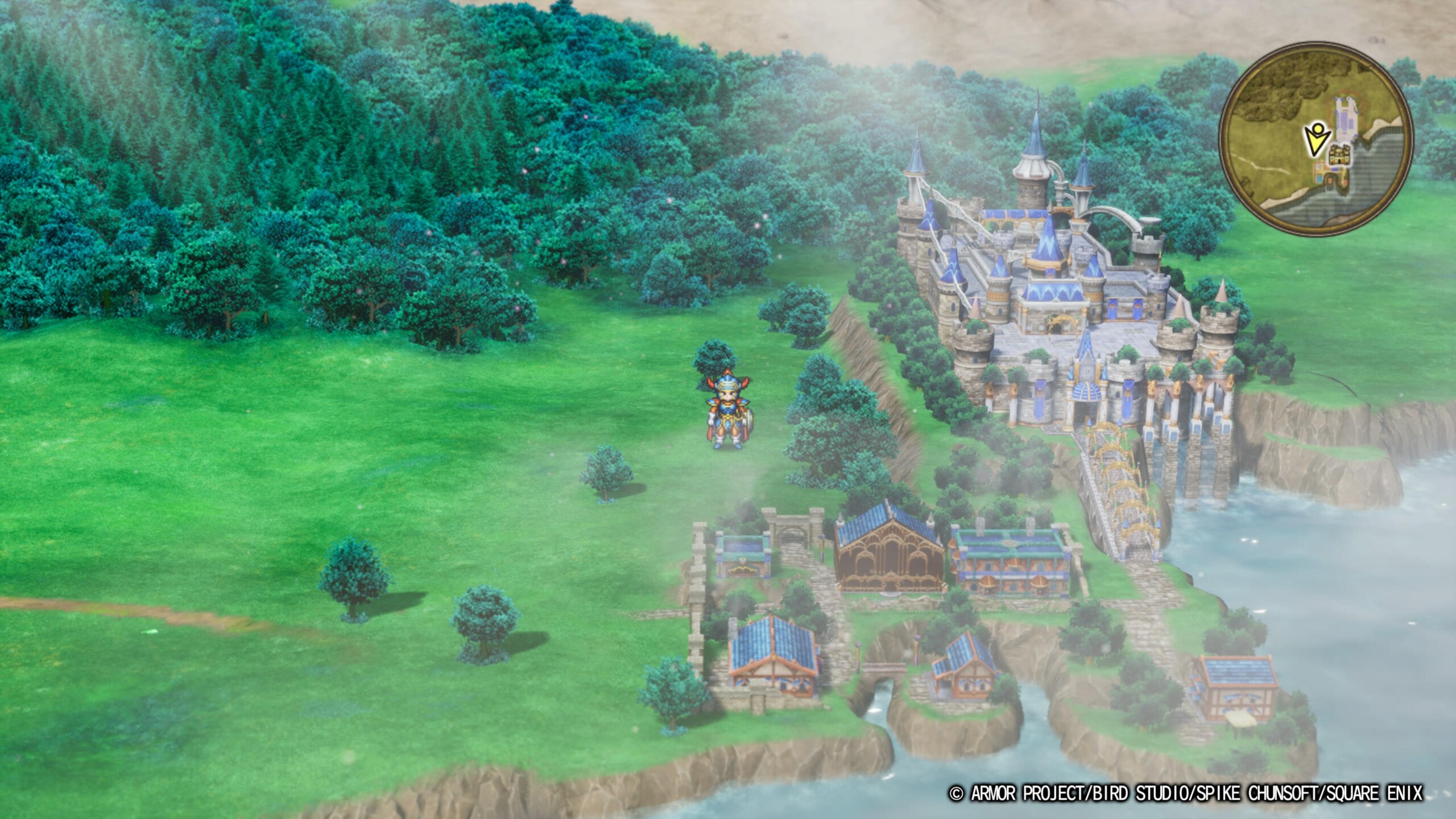This screenshot has width=1456, height=819.
Task: Open the circular minimap
Action: (1316, 136)
